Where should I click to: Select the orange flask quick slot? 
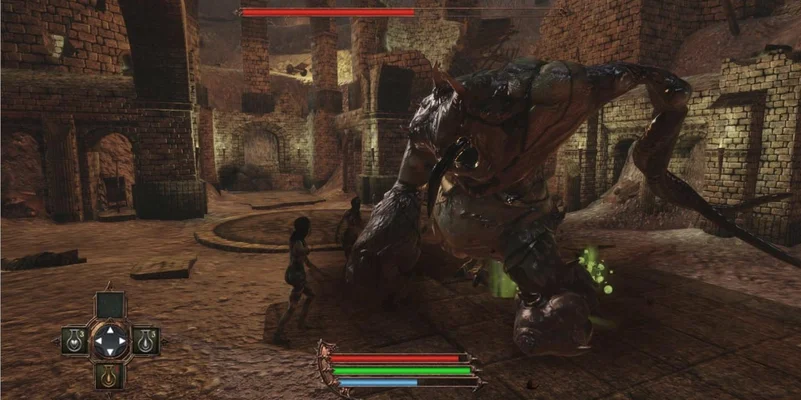pos(109,376)
